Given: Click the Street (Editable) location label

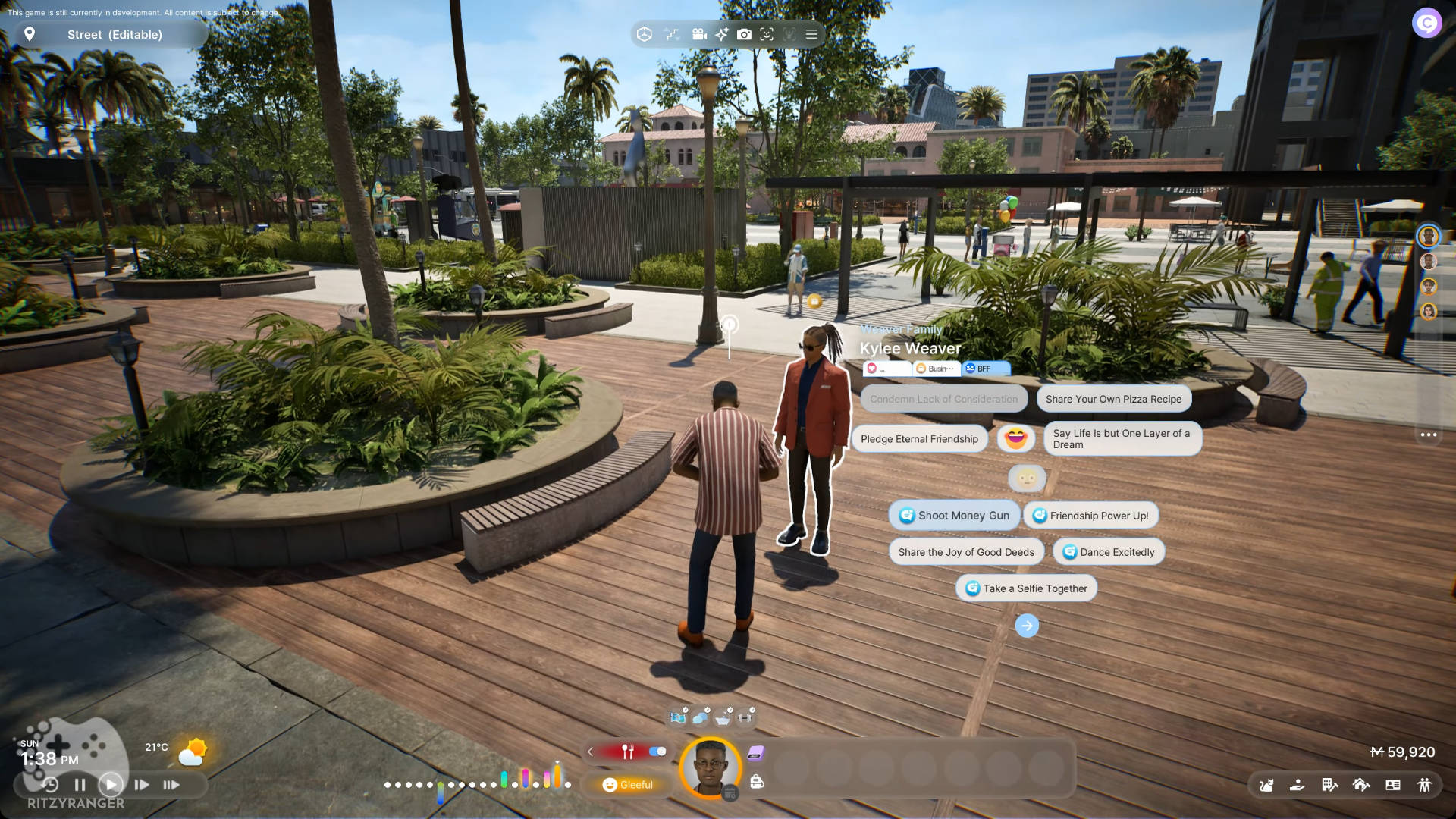Looking at the screenshot, I should point(115,35).
